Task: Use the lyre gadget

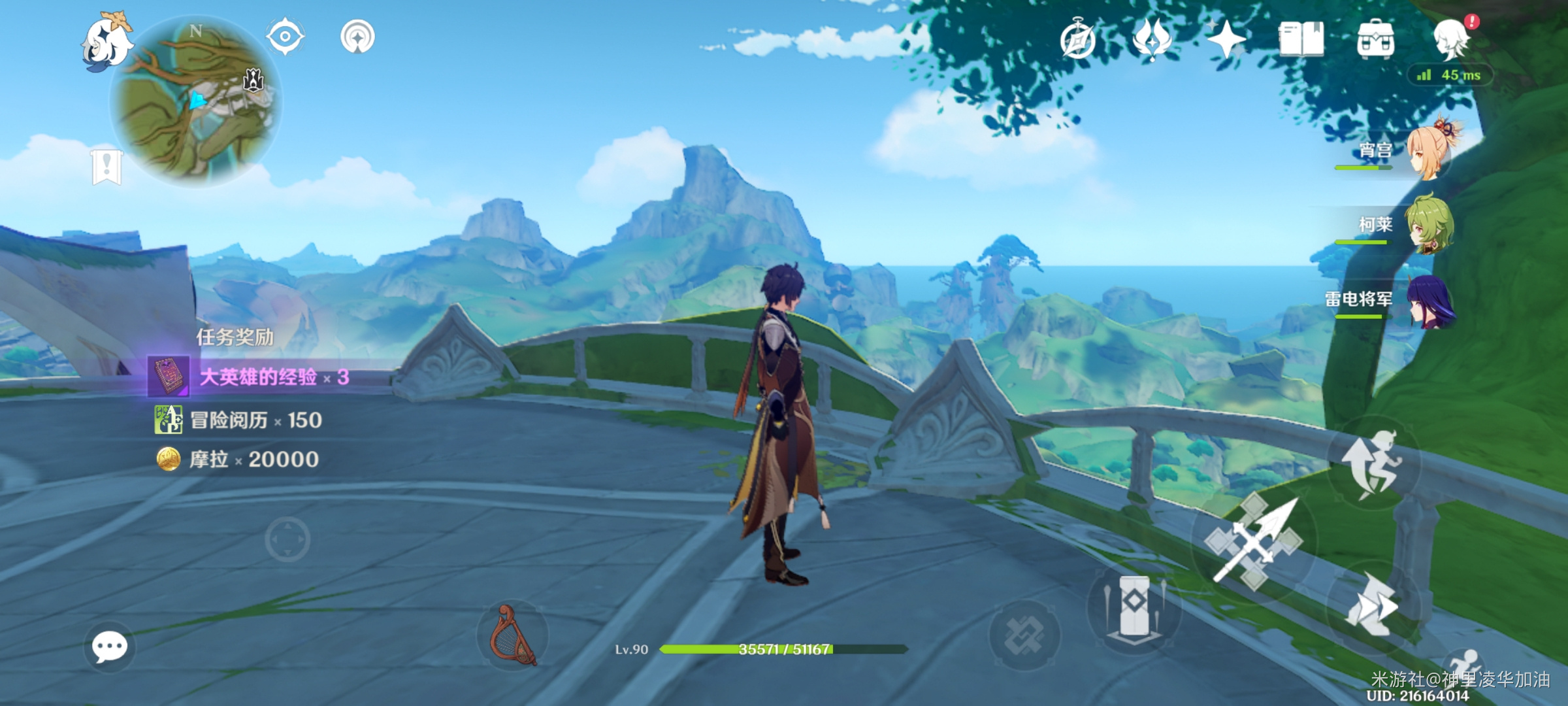Action: click(x=514, y=635)
